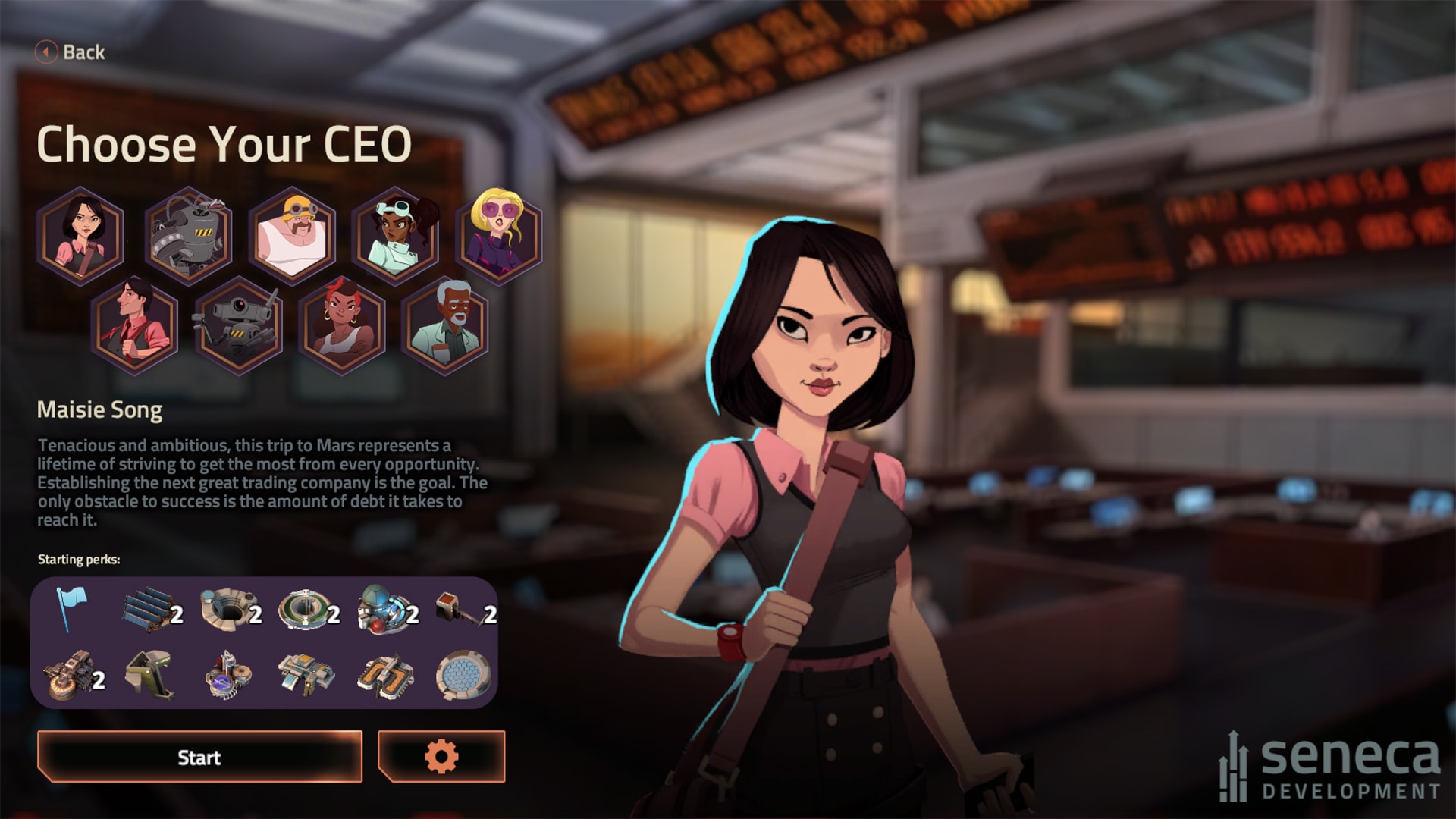Go back using the Back button

click(71, 52)
